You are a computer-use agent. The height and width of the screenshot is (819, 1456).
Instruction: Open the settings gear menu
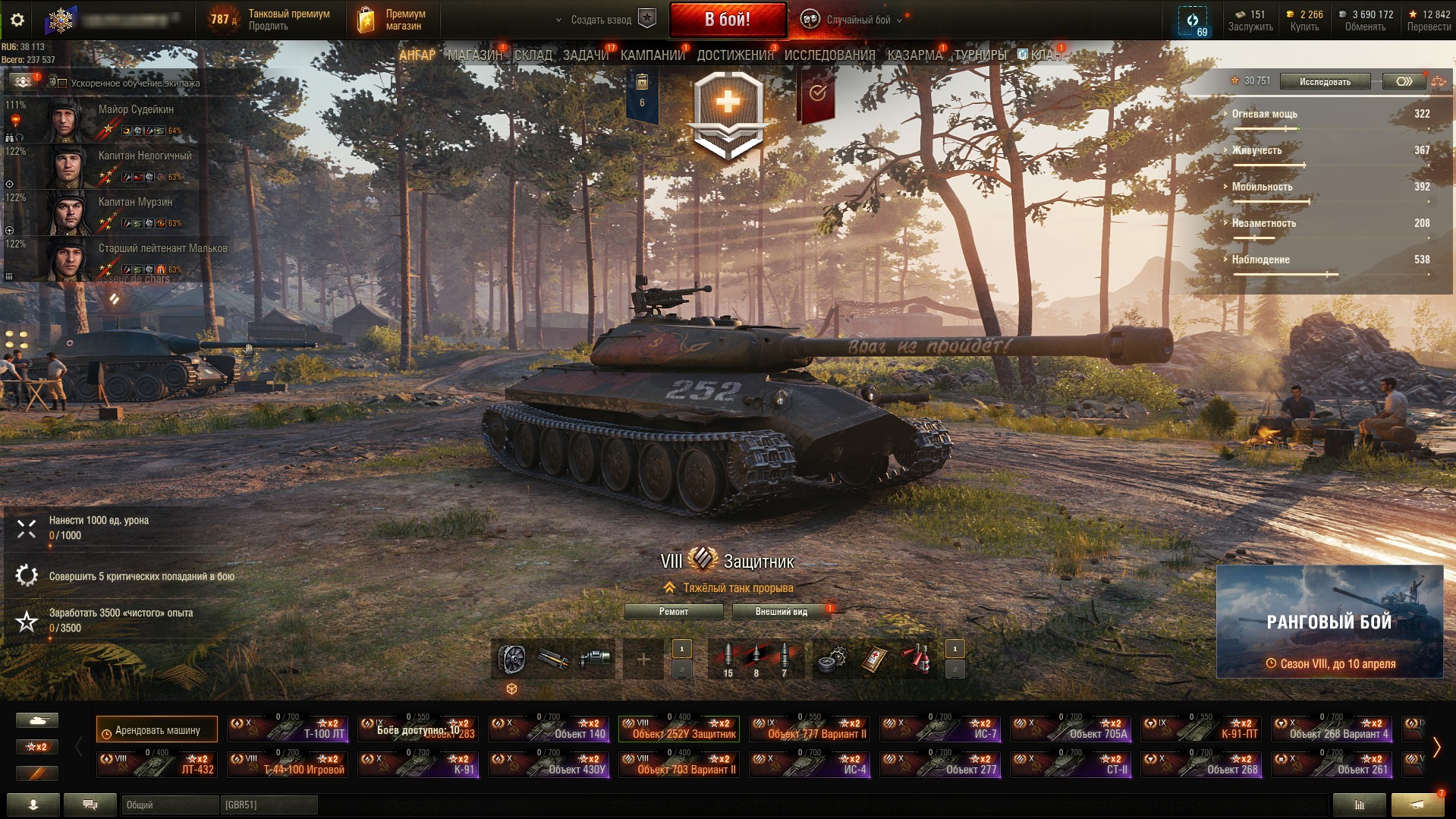pos(17,20)
